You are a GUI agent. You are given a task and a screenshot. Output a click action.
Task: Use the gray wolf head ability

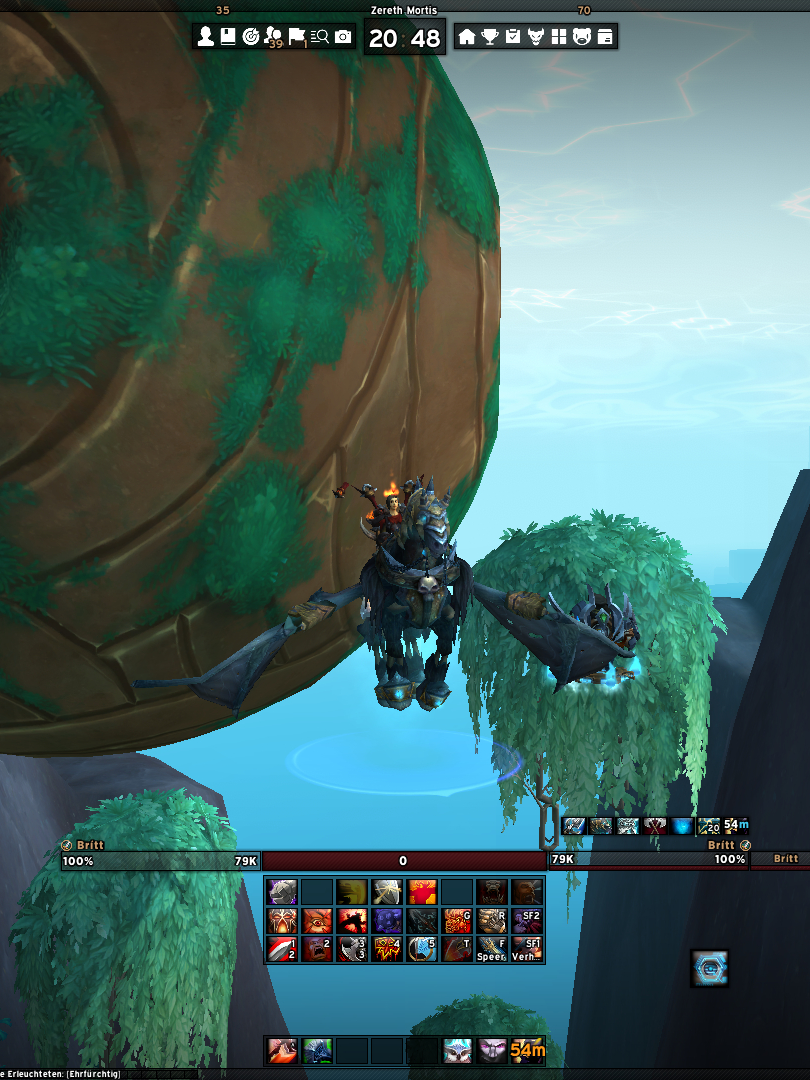click(x=281, y=891)
